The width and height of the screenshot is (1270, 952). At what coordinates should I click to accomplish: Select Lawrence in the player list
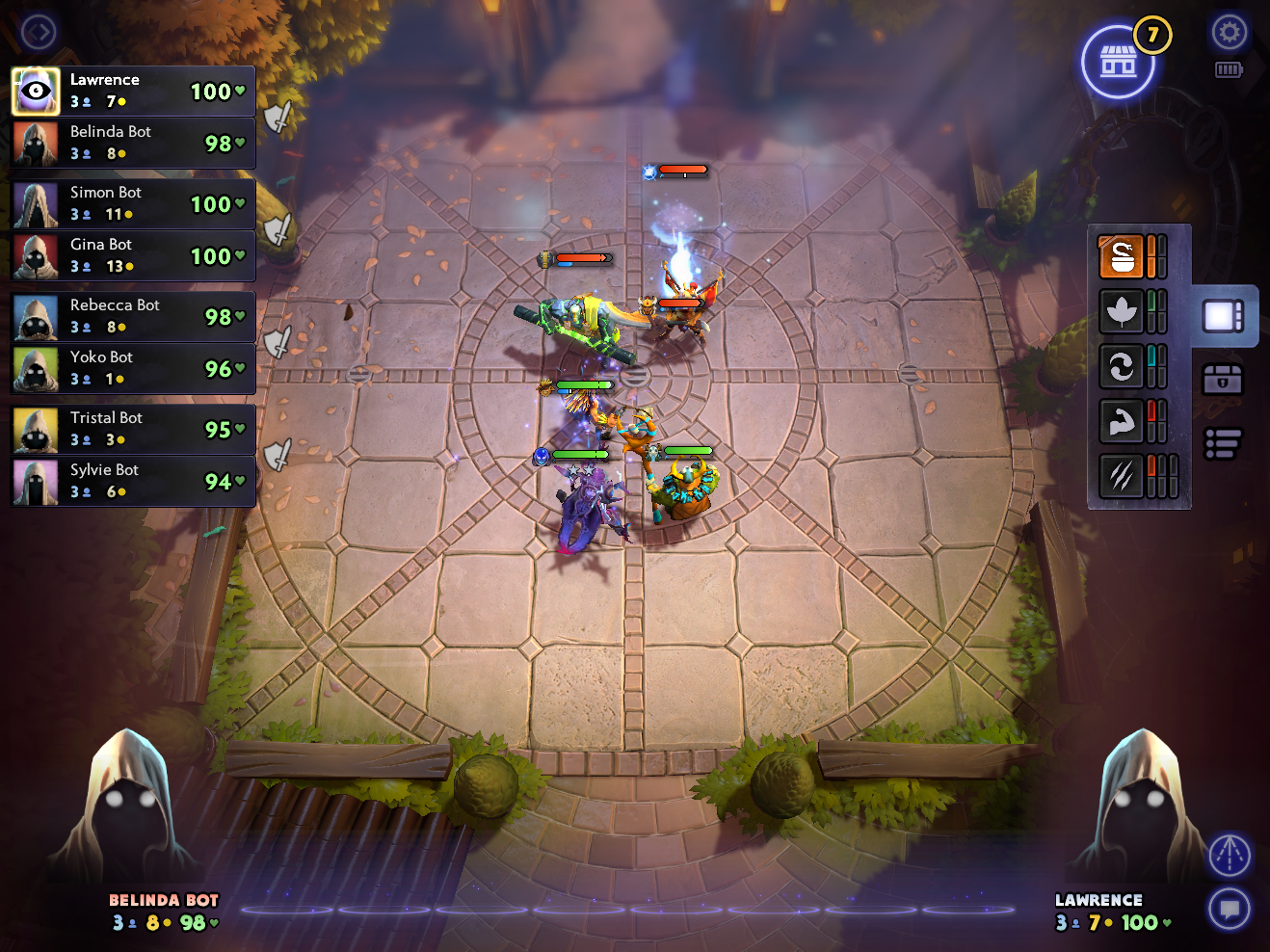pyautogui.click(x=133, y=91)
